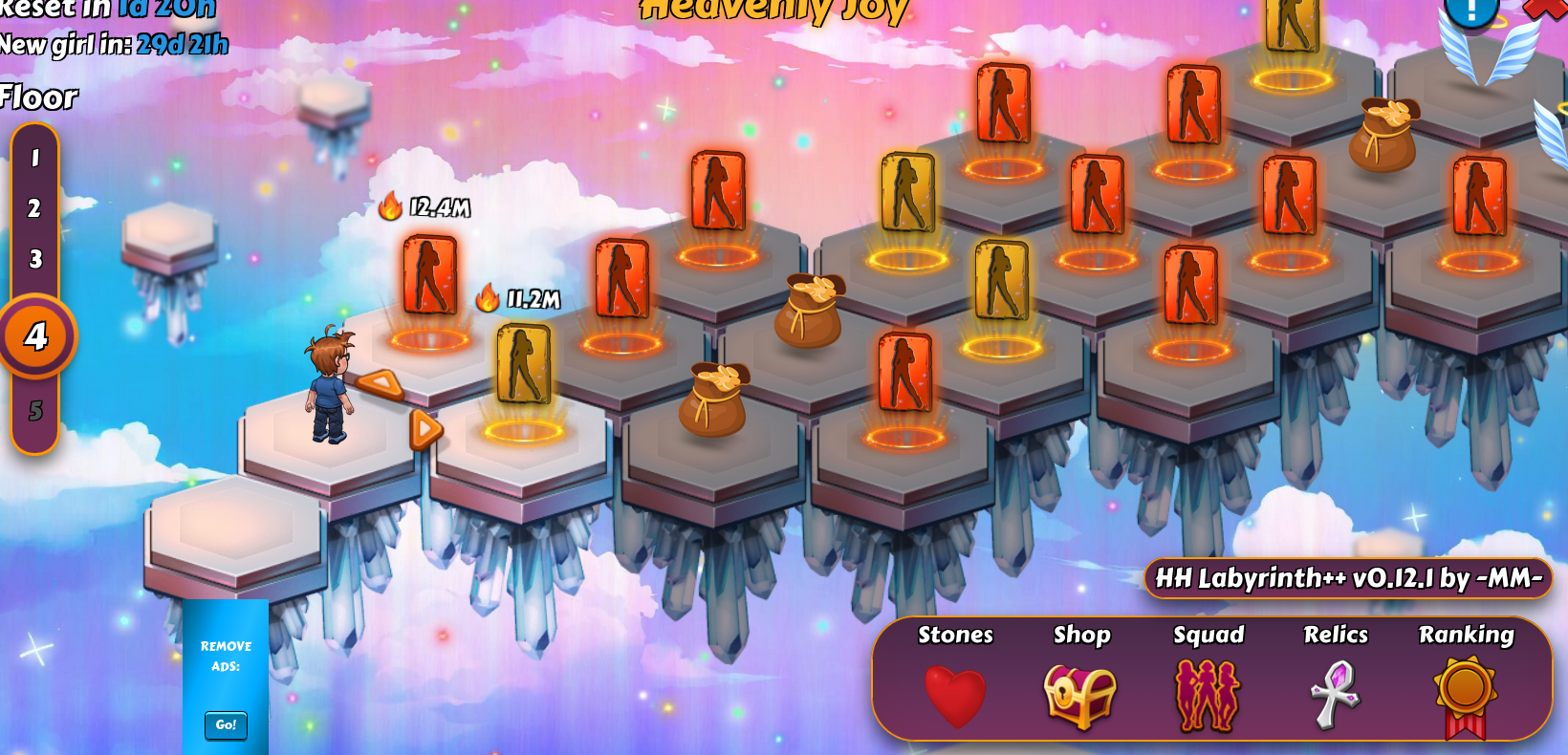
Task: Click the HH Labyrinth++ version label
Action: point(1348,578)
